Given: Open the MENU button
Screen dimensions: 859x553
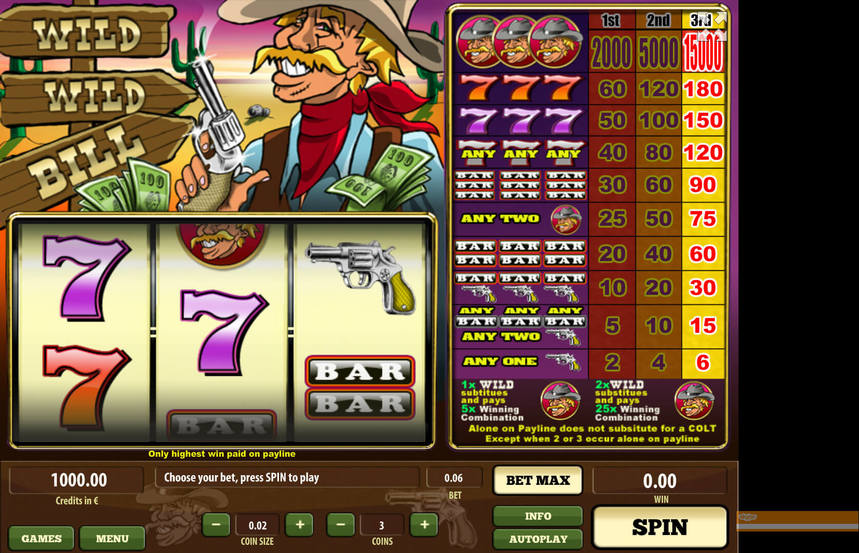Looking at the screenshot, I should tap(112, 538).
